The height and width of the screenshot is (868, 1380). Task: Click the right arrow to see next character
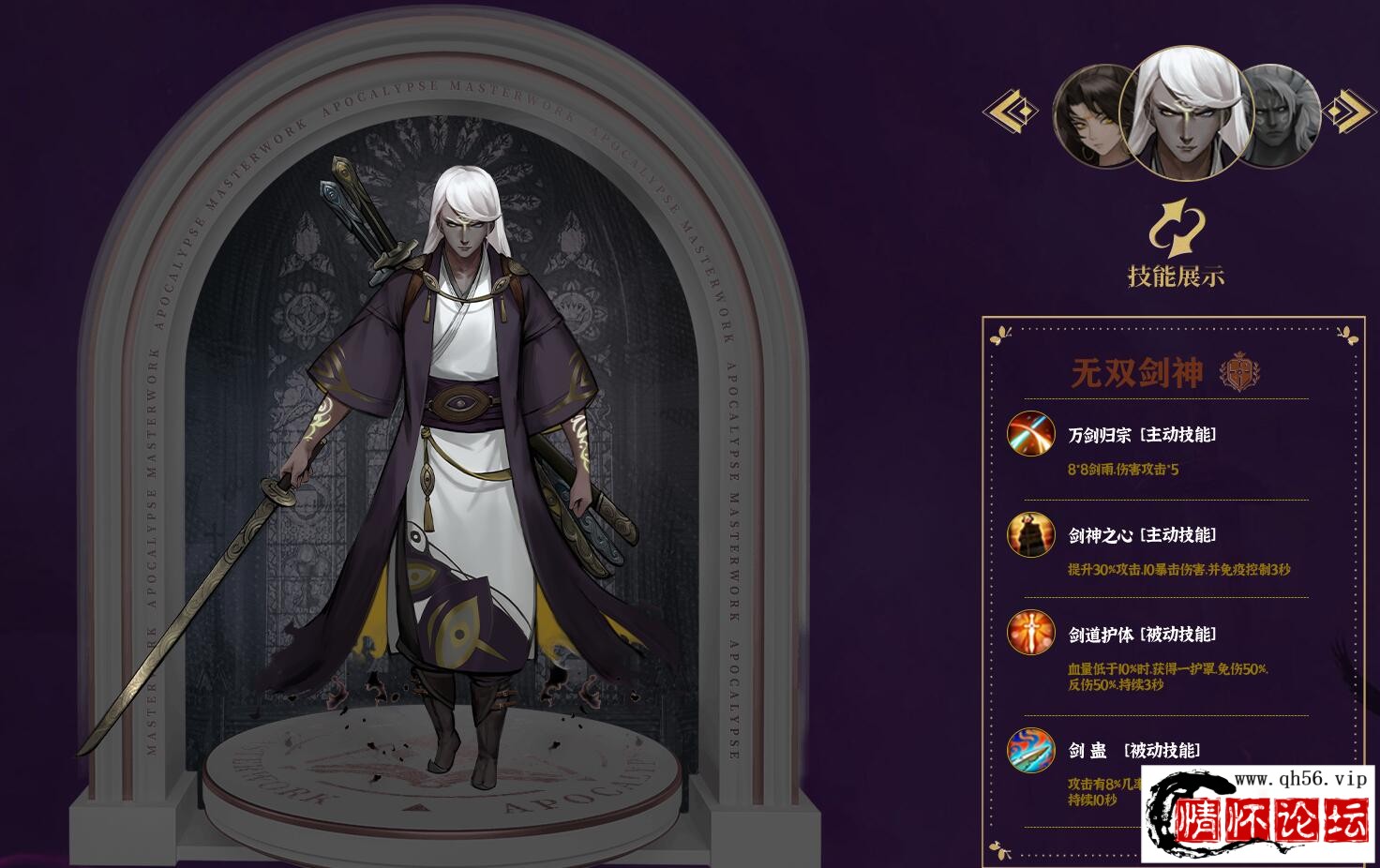click(x=1348, y=112)
